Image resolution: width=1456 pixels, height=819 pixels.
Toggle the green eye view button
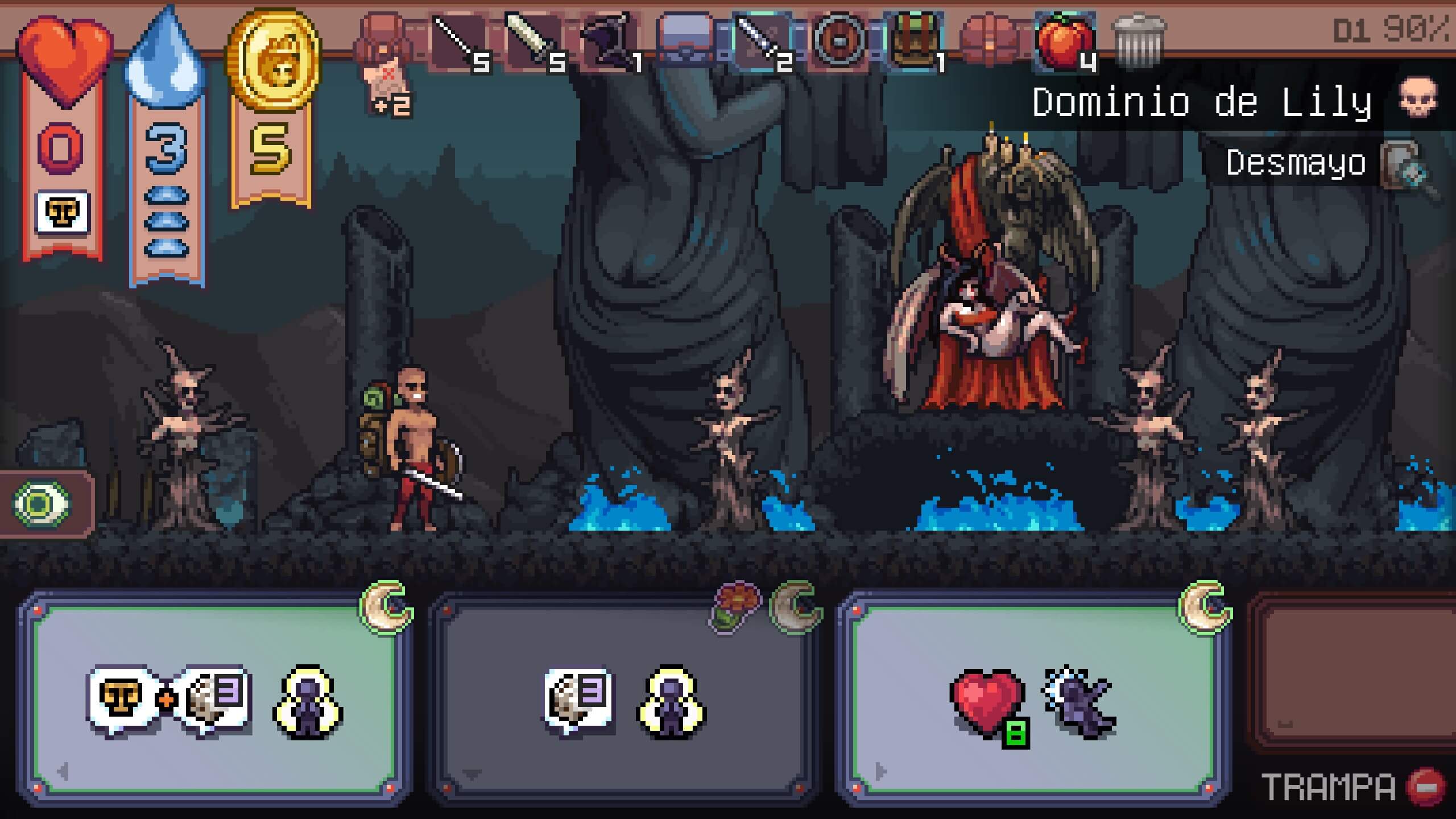click(41, 504)
